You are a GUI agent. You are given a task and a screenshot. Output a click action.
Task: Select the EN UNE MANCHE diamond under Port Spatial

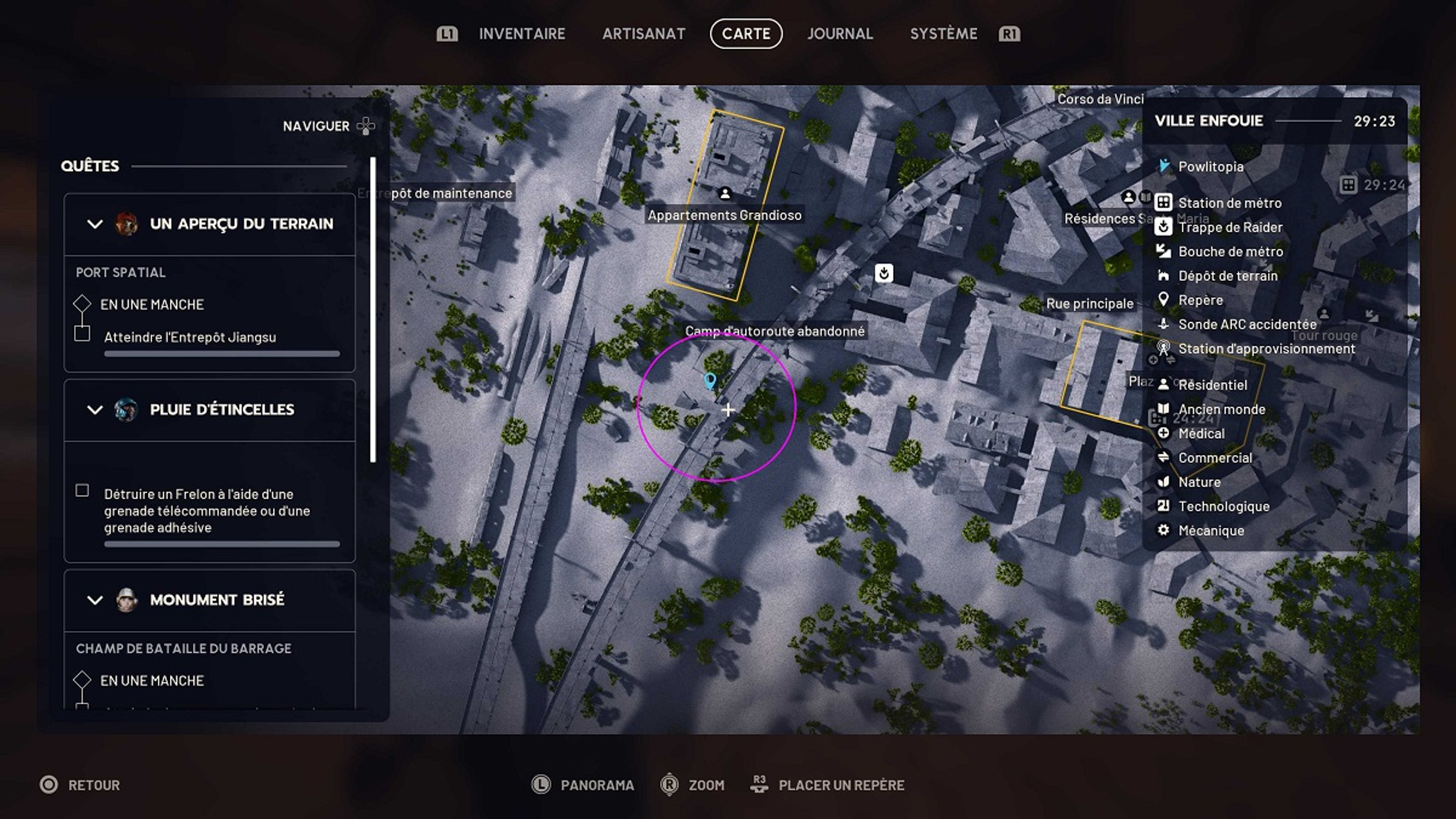click(82, 305)
